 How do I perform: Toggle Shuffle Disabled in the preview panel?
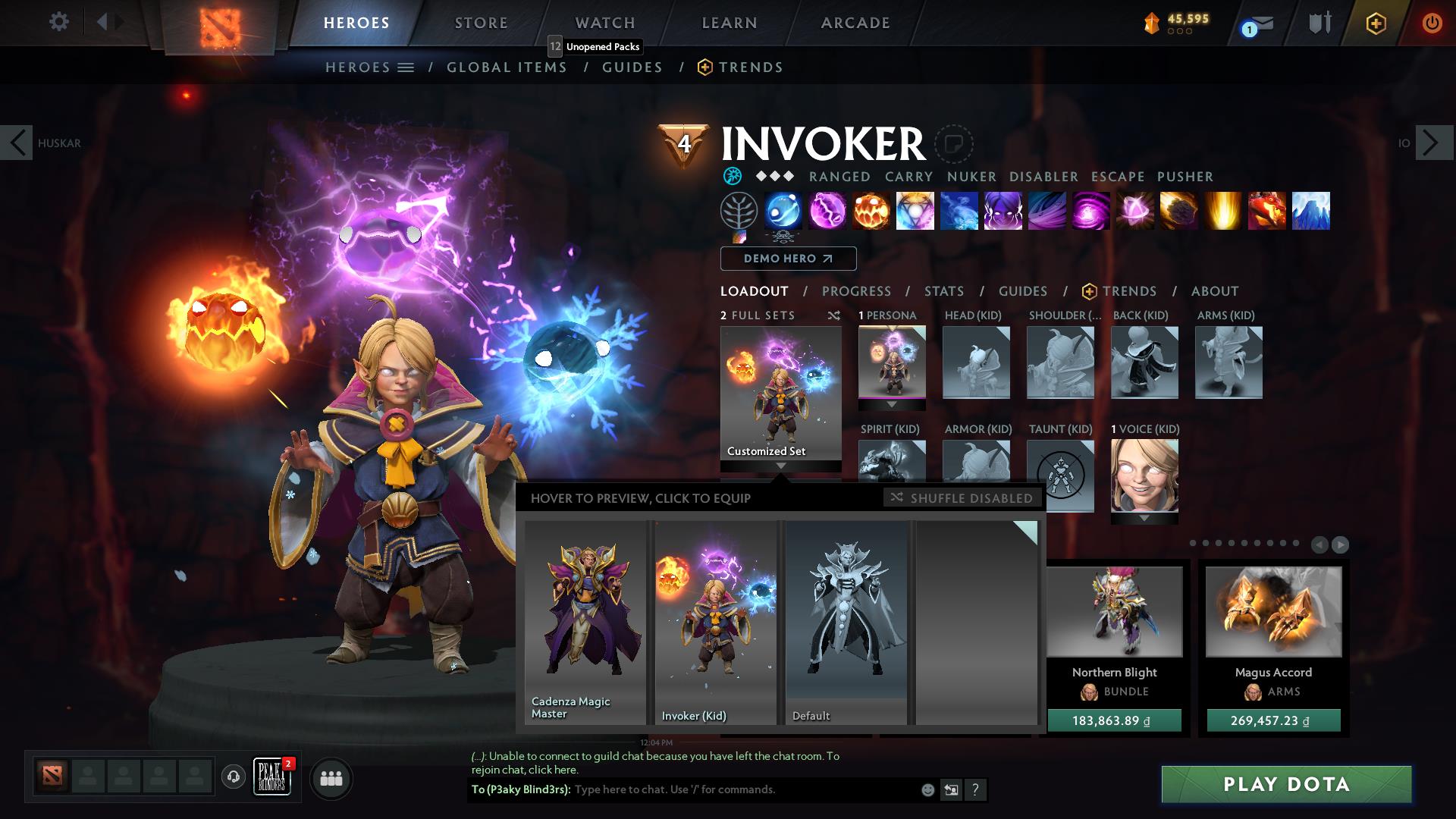[961, 498]
